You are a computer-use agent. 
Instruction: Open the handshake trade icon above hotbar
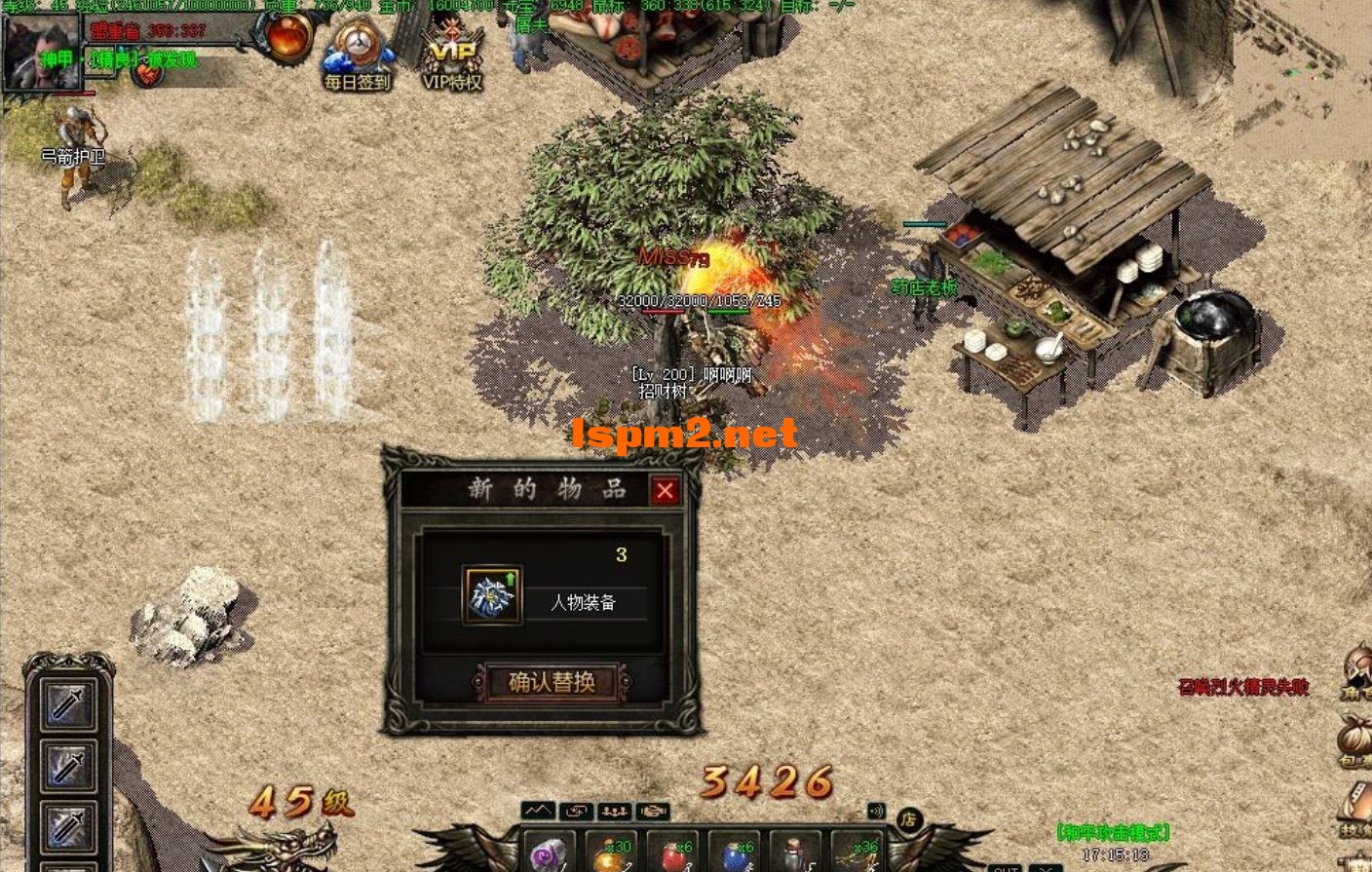(652, 811)
